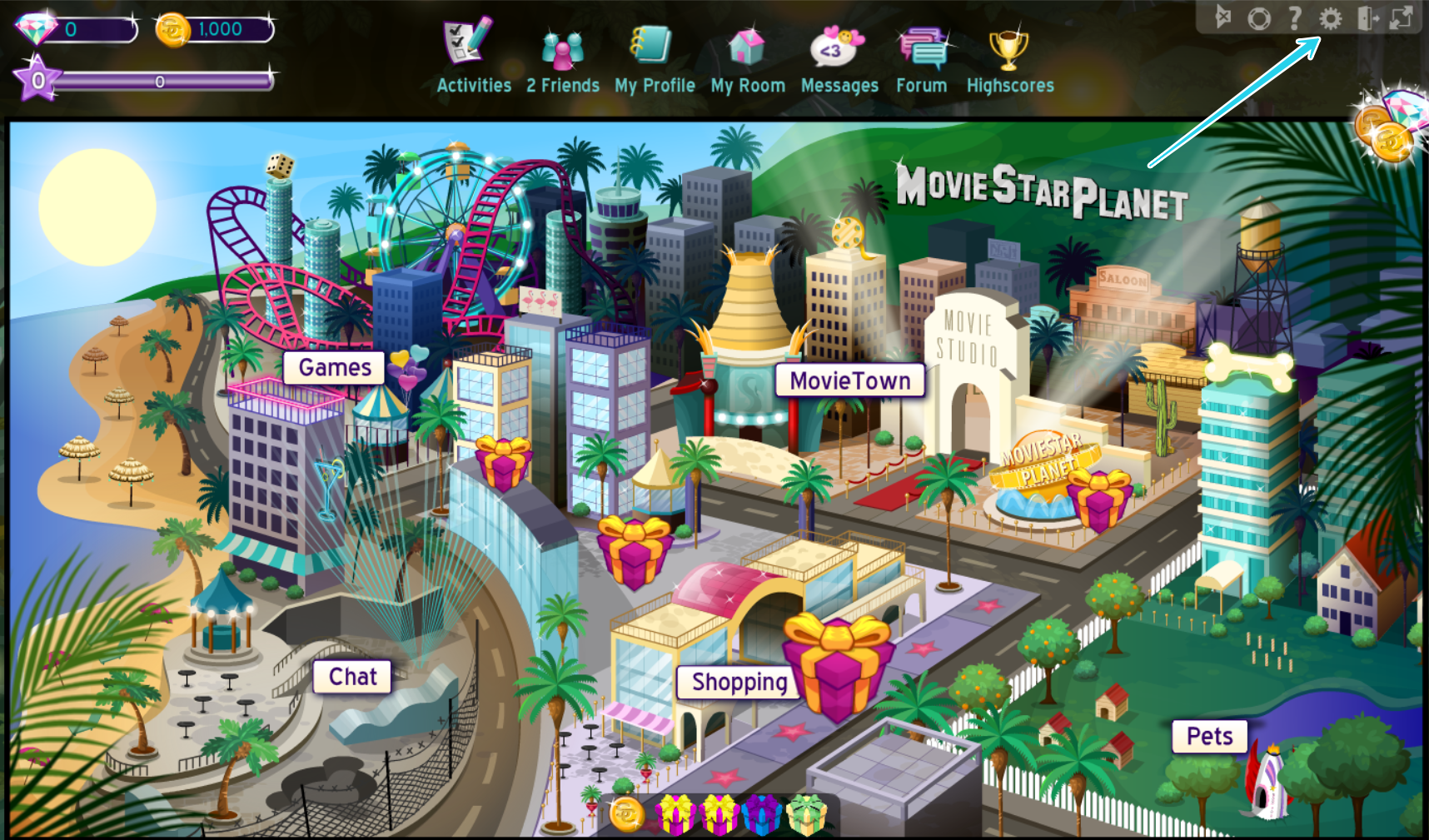Toggle fullscreen mode
Image resolution: width=1429 pixels, height=840 pixels.
[x=1402, y=17]
